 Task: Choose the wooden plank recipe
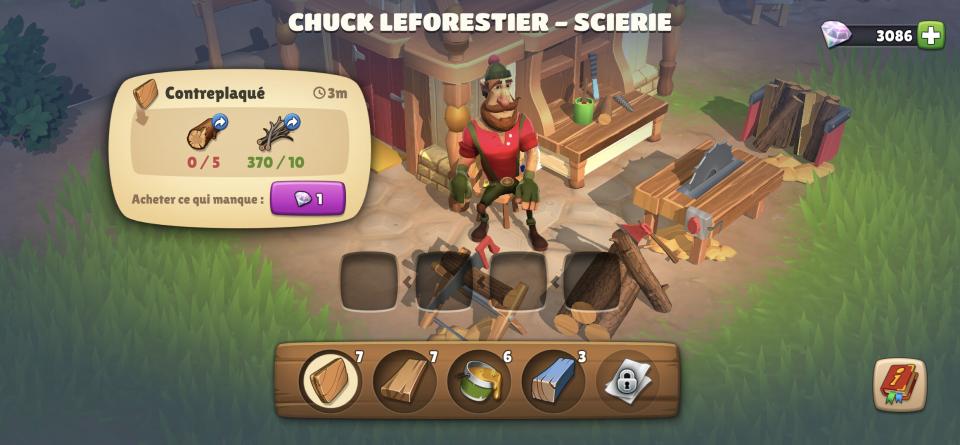pyautogui.click(x=404, y=380)
